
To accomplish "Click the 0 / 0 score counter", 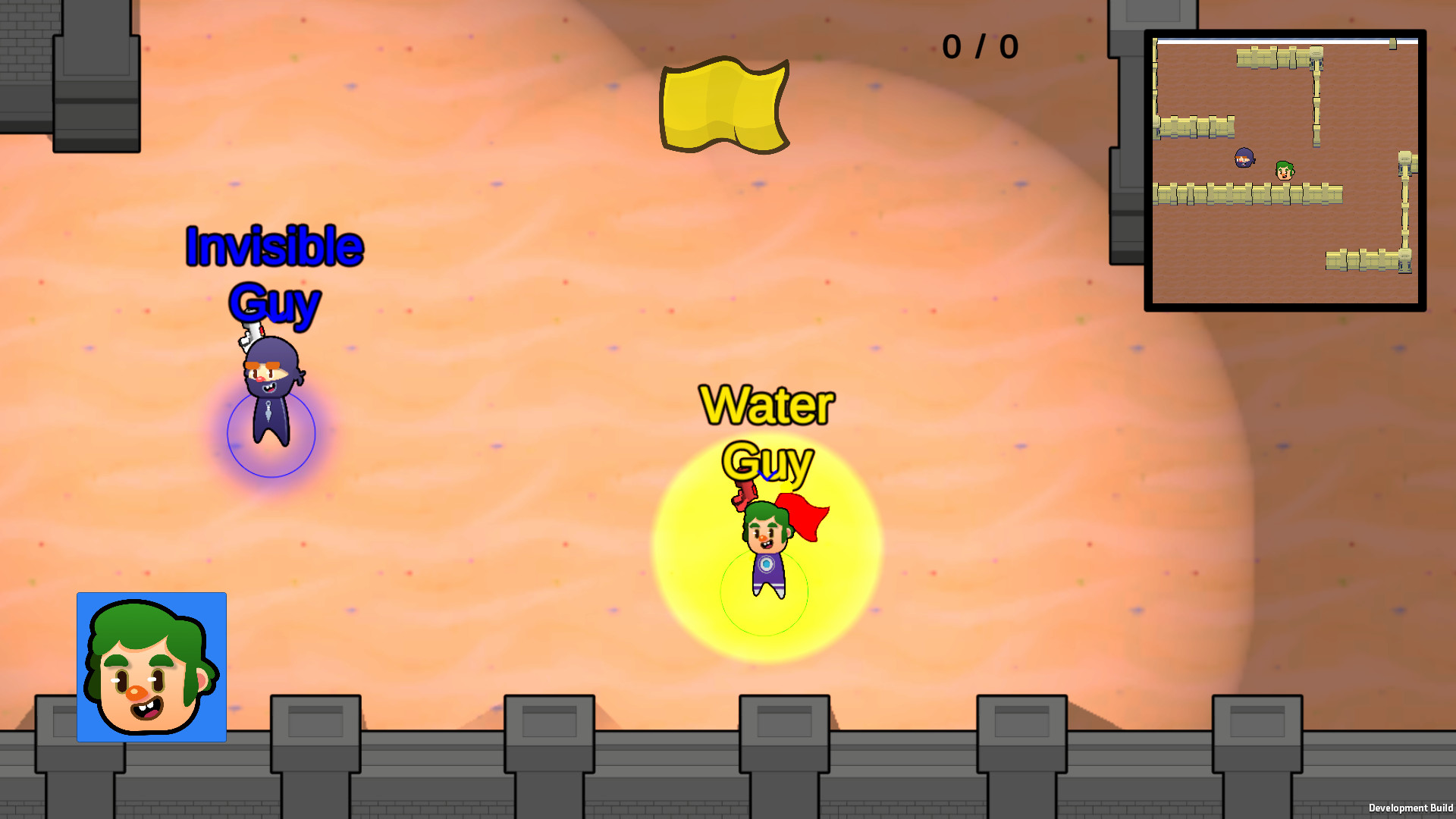I will point(980,47).
